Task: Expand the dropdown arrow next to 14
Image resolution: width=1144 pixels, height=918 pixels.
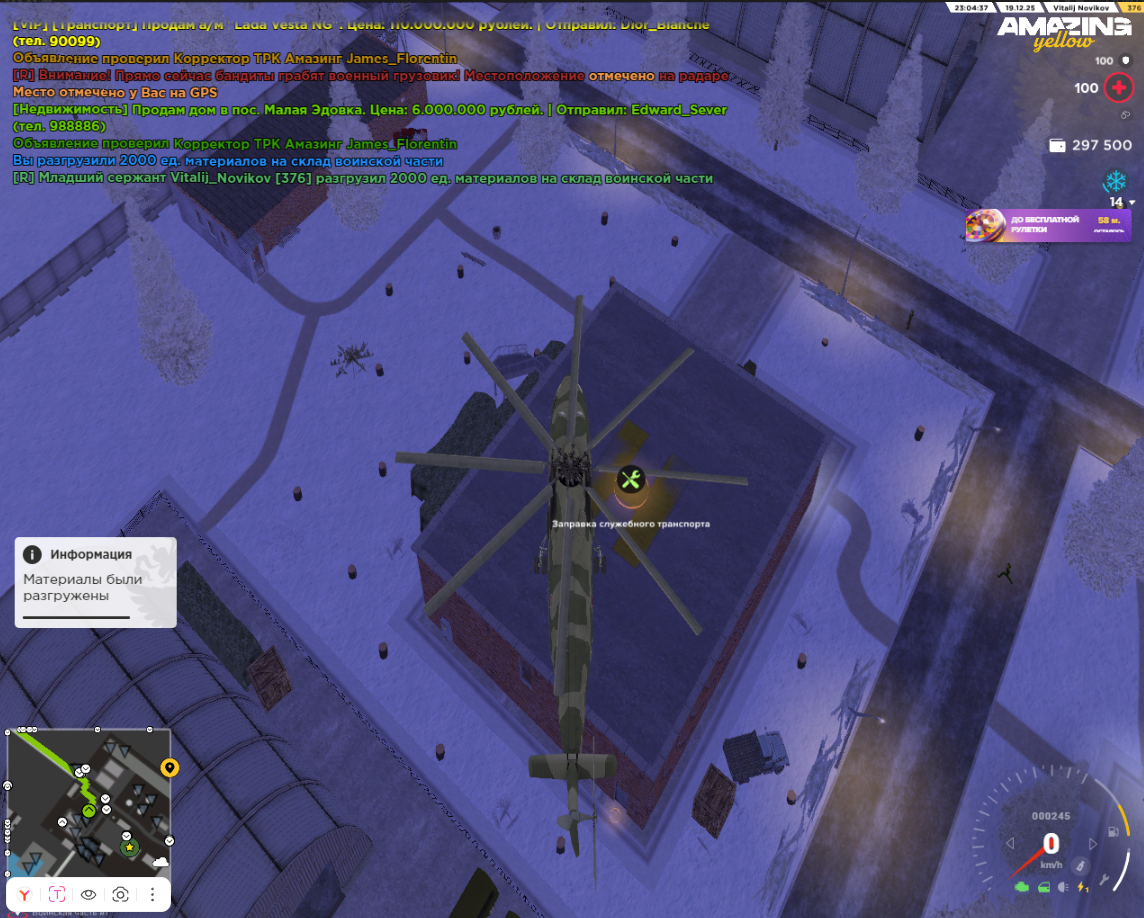Action: click(1132, 203)
